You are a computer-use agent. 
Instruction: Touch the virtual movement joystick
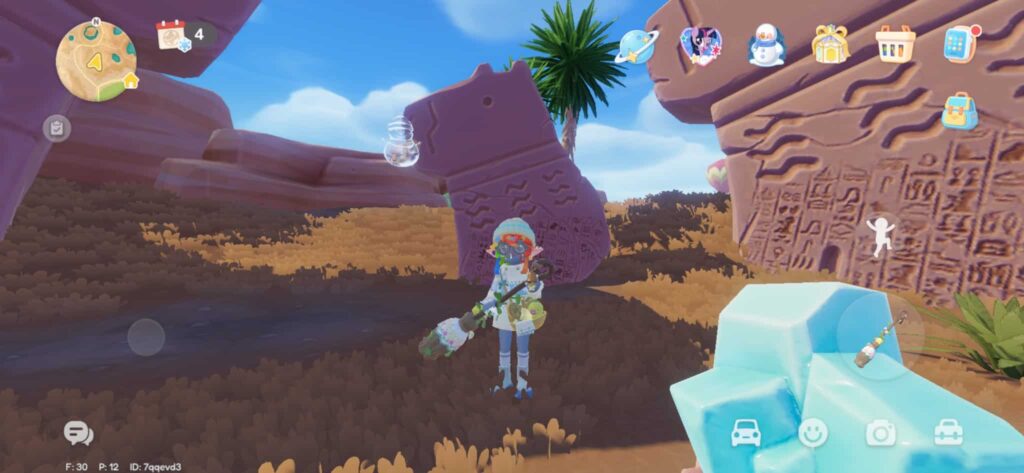(x=146, y=337)
